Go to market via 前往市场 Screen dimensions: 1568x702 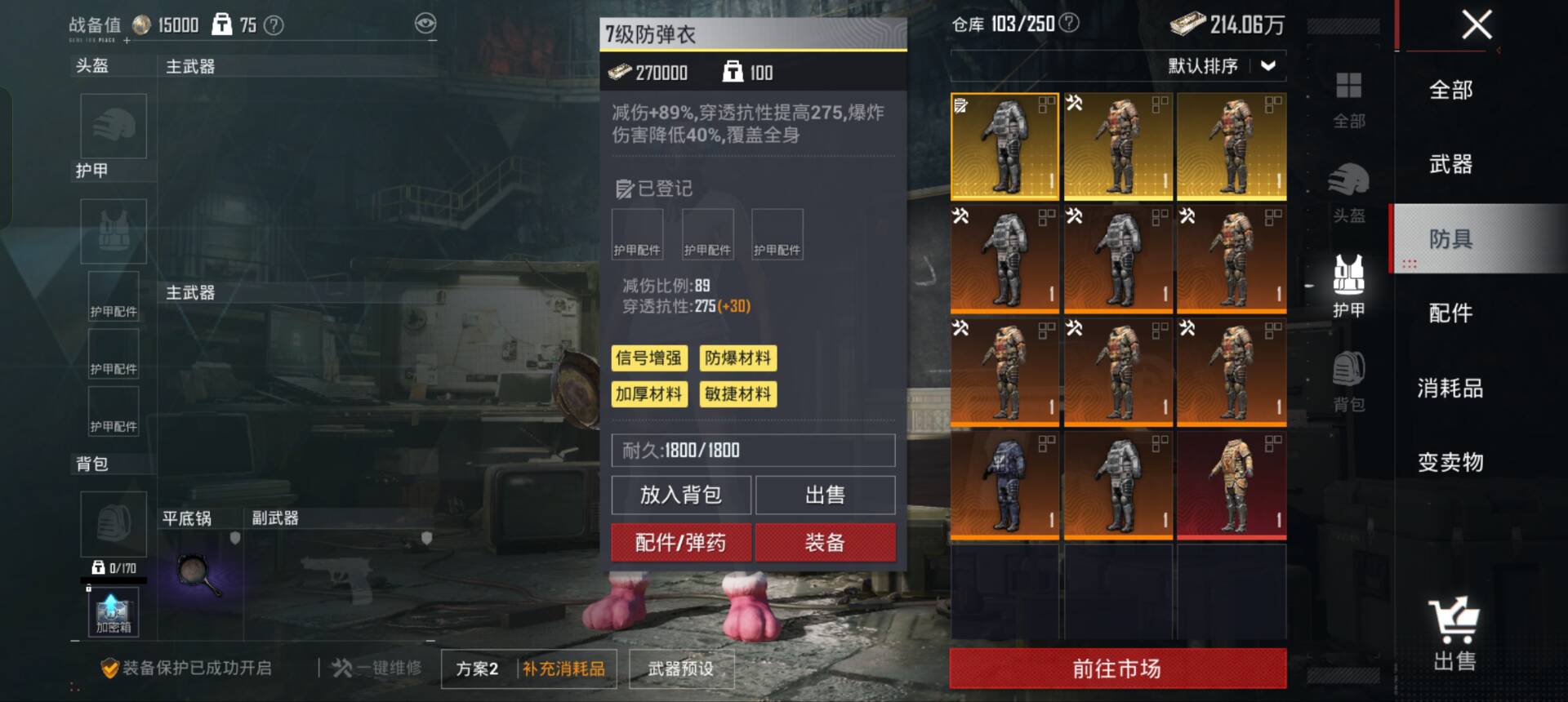[1117, 669]
